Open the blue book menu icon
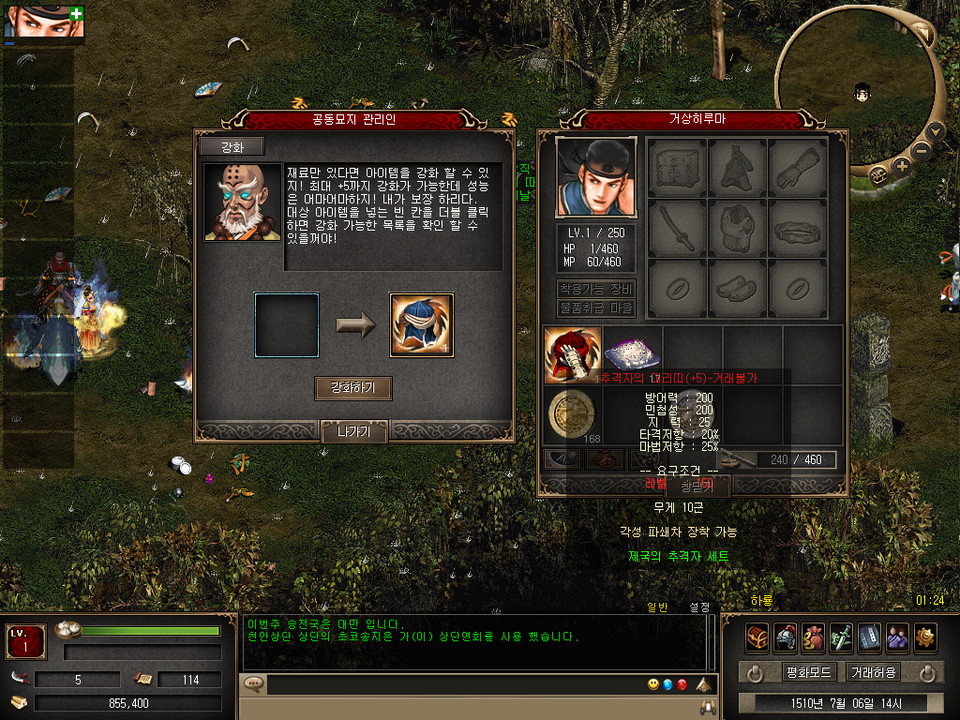The image size is (960, 720). (x=868, y=637)
